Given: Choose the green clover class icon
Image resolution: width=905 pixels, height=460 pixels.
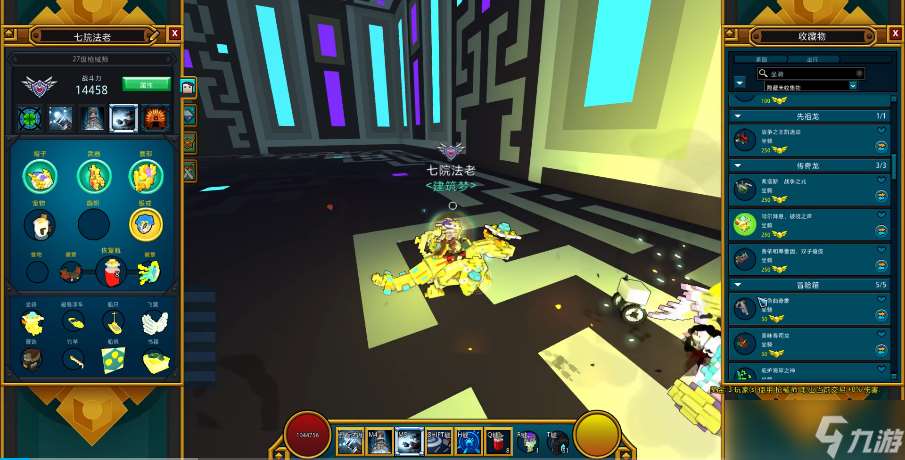Looking at the screenshot, I should click(31, 118).
